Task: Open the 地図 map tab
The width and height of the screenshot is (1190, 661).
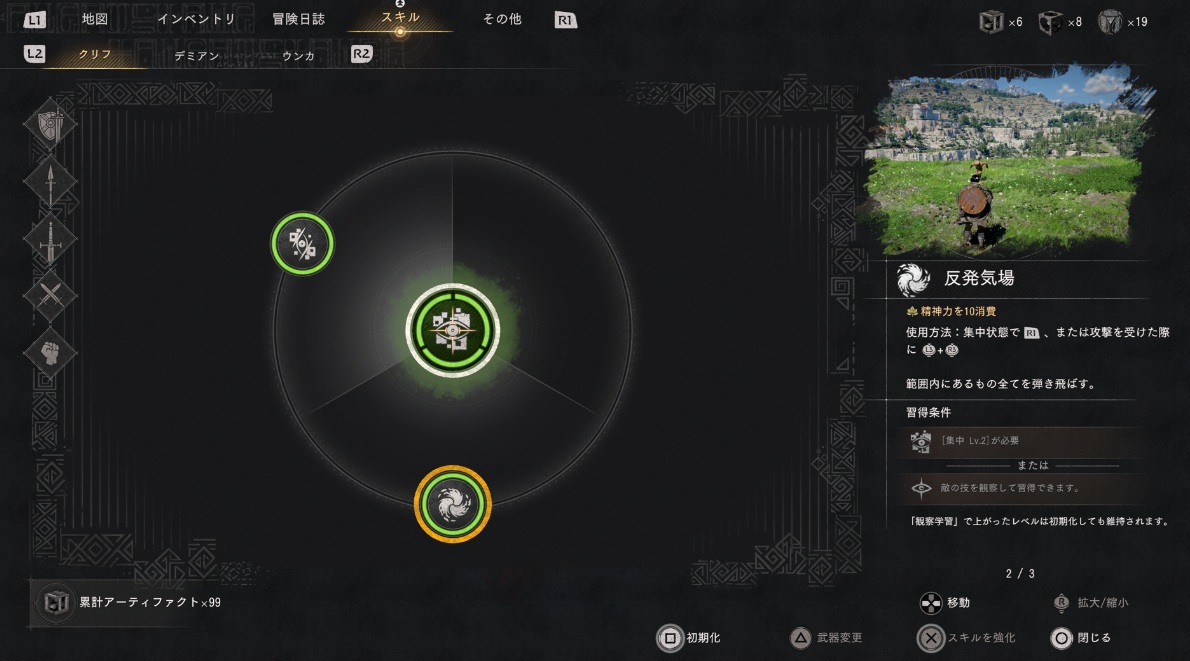Action: (95, 18)
